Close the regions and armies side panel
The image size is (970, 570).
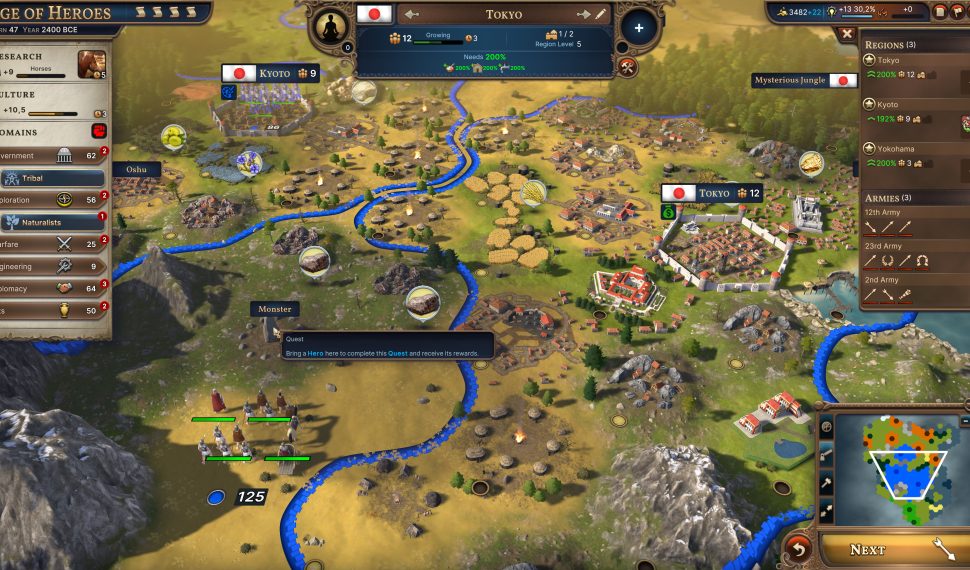pos(848,33)
